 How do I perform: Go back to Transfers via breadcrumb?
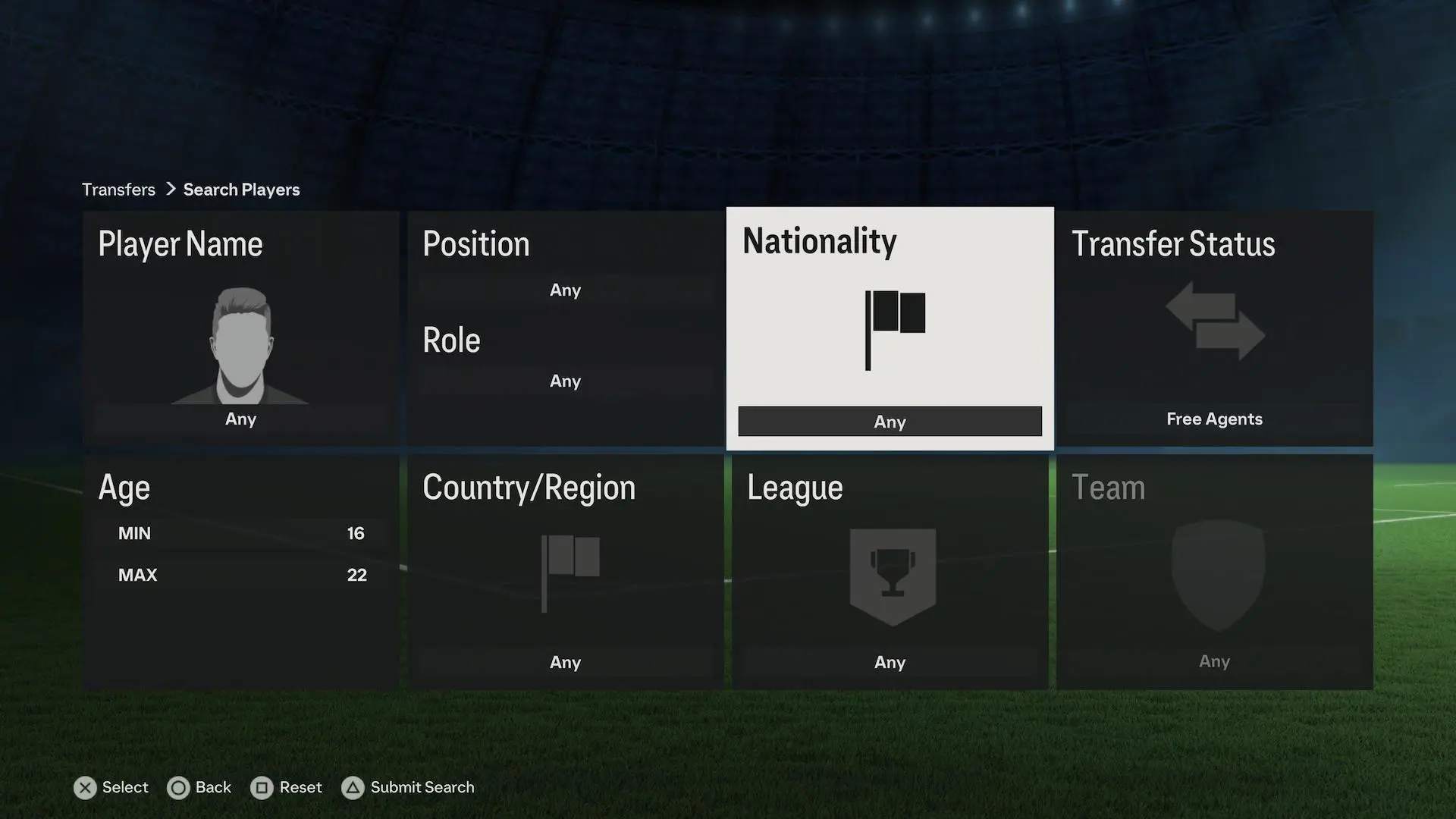tap(118, 190)
